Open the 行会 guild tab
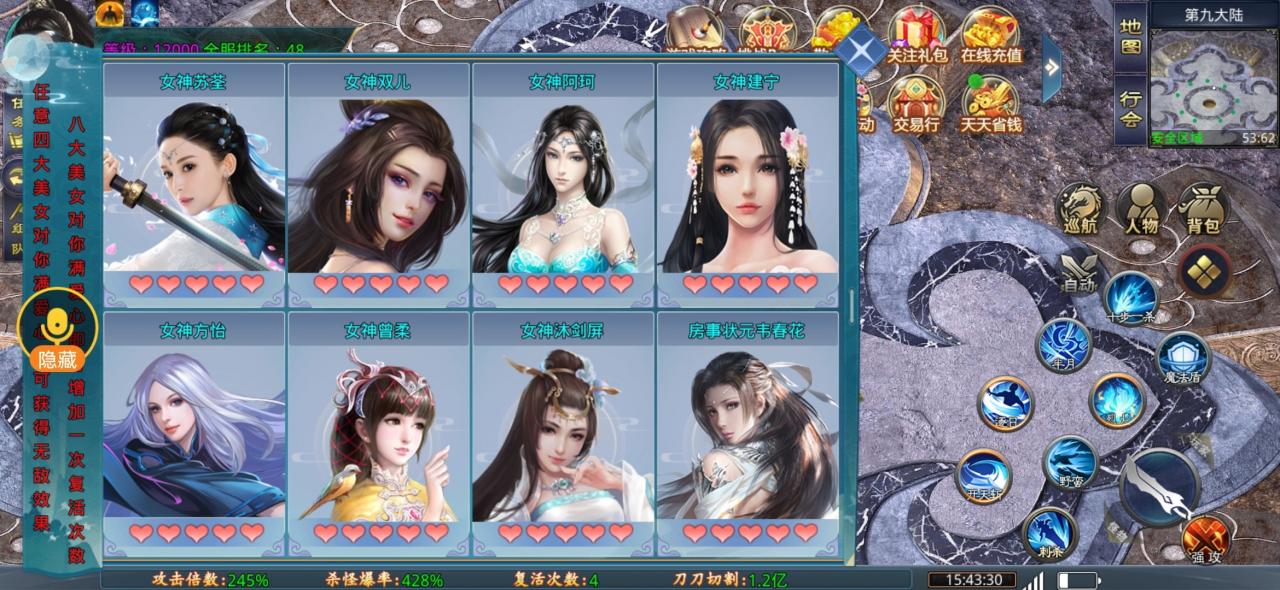This screenshot has height=590, width=1280. click(1130, 110)
